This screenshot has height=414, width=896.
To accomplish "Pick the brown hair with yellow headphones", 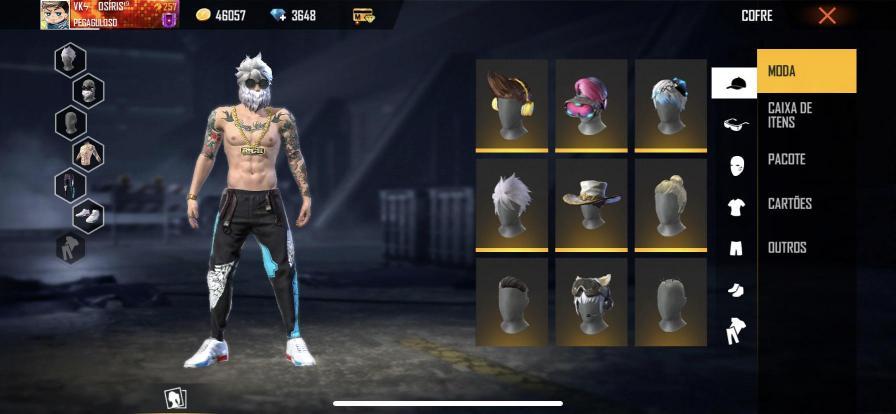I will (x=512, y=103).
